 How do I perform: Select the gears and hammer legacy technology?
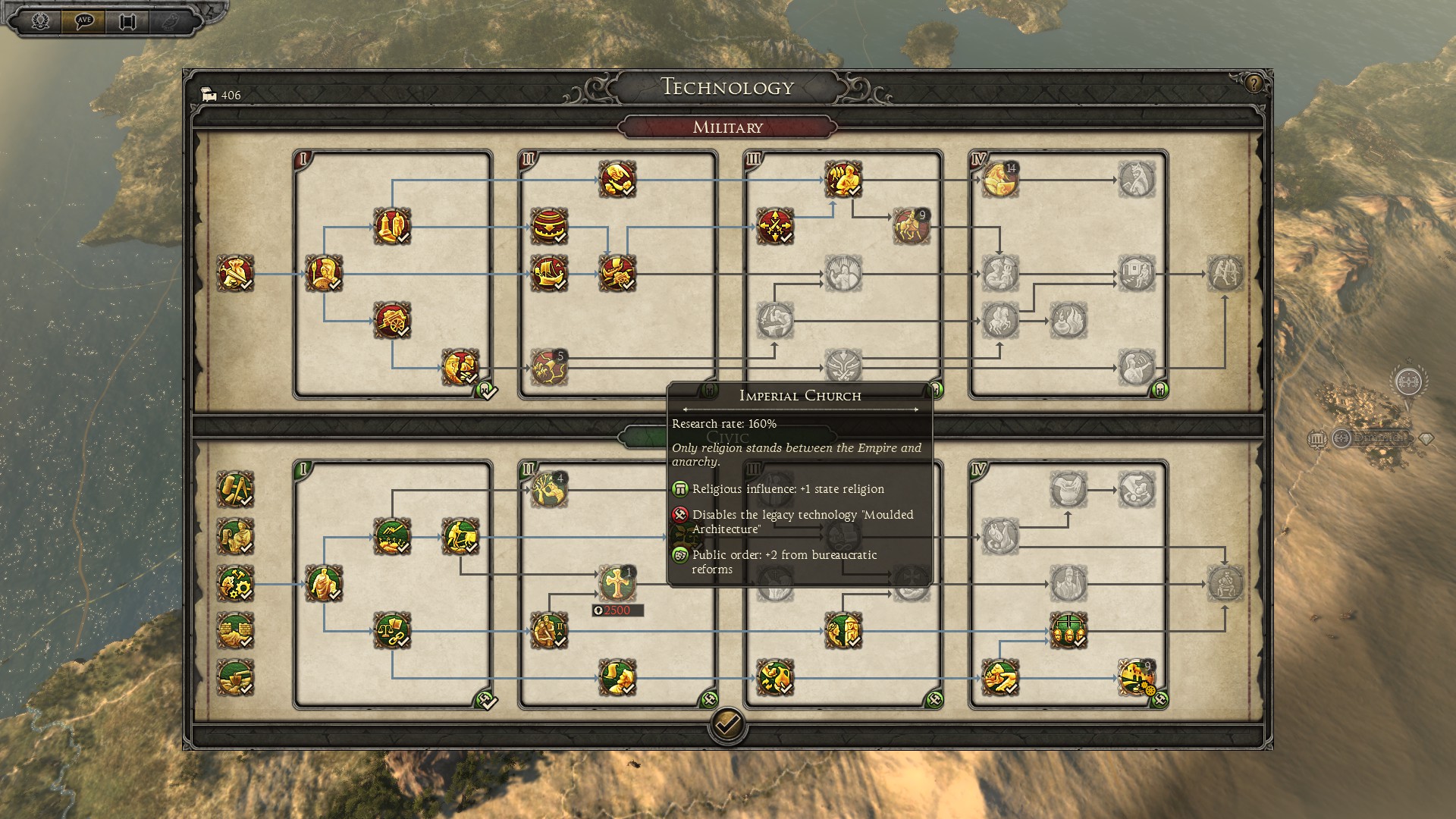point(235,583)
